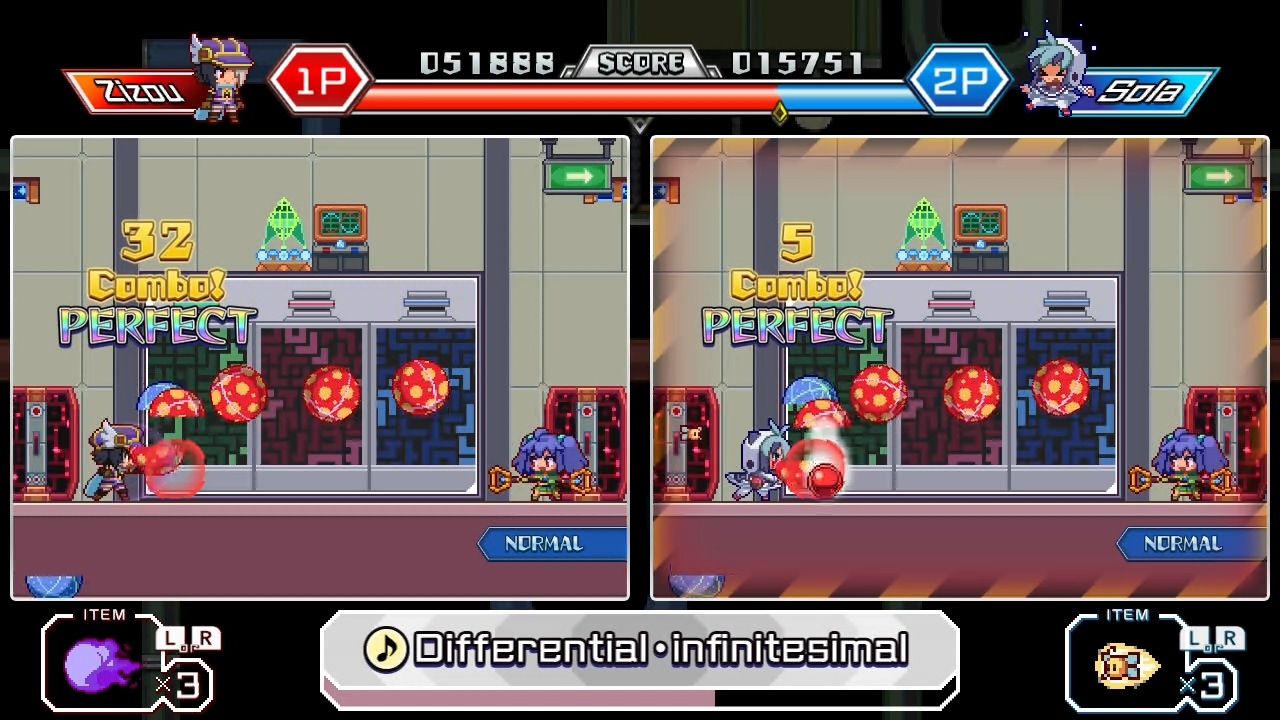Screen dimensions: 1280x720
Task: Click the green exit arrow sign
Action: [578, 176]
